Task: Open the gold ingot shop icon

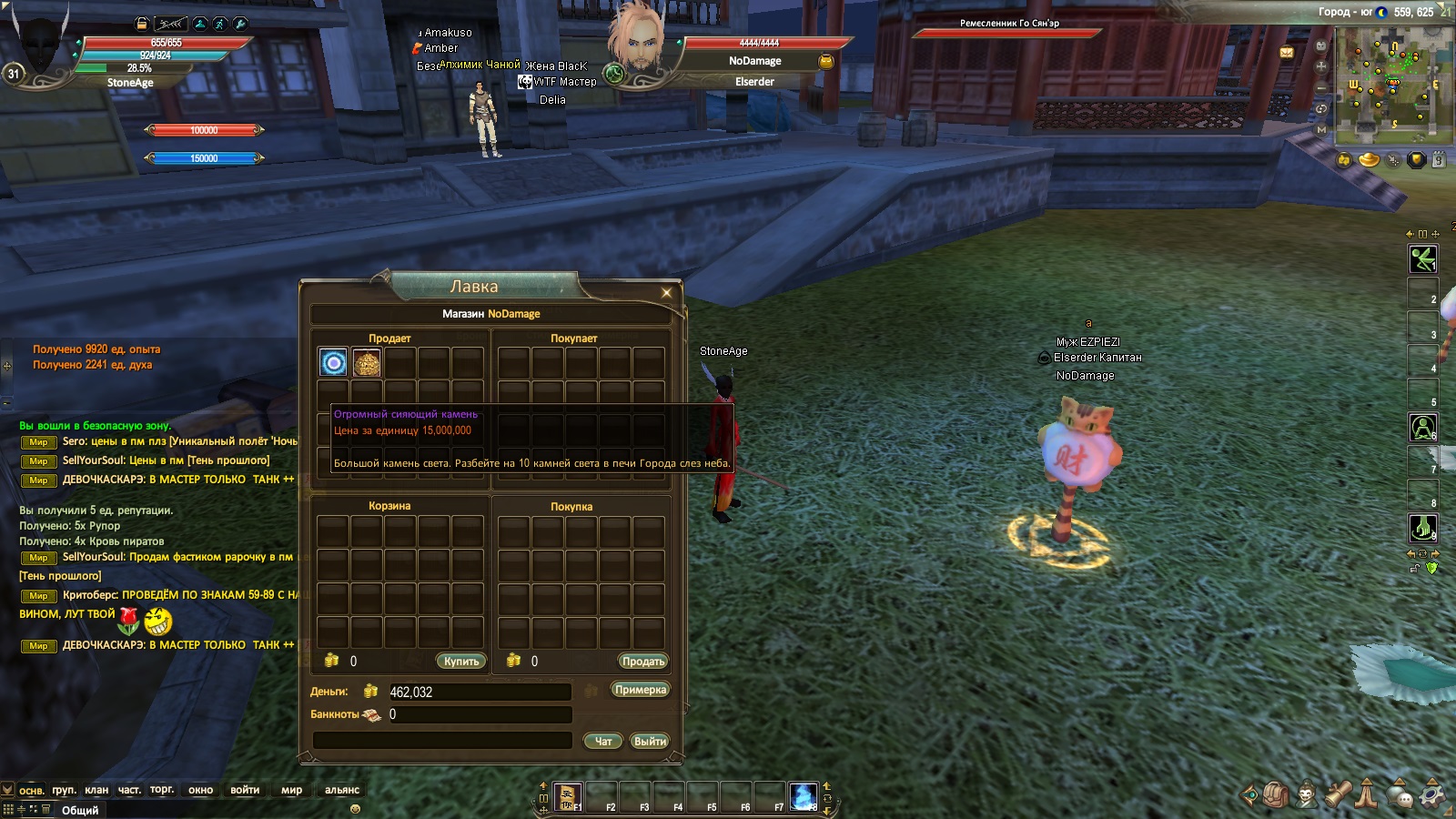Action: pyautogui.click(x=1369, y=160)
